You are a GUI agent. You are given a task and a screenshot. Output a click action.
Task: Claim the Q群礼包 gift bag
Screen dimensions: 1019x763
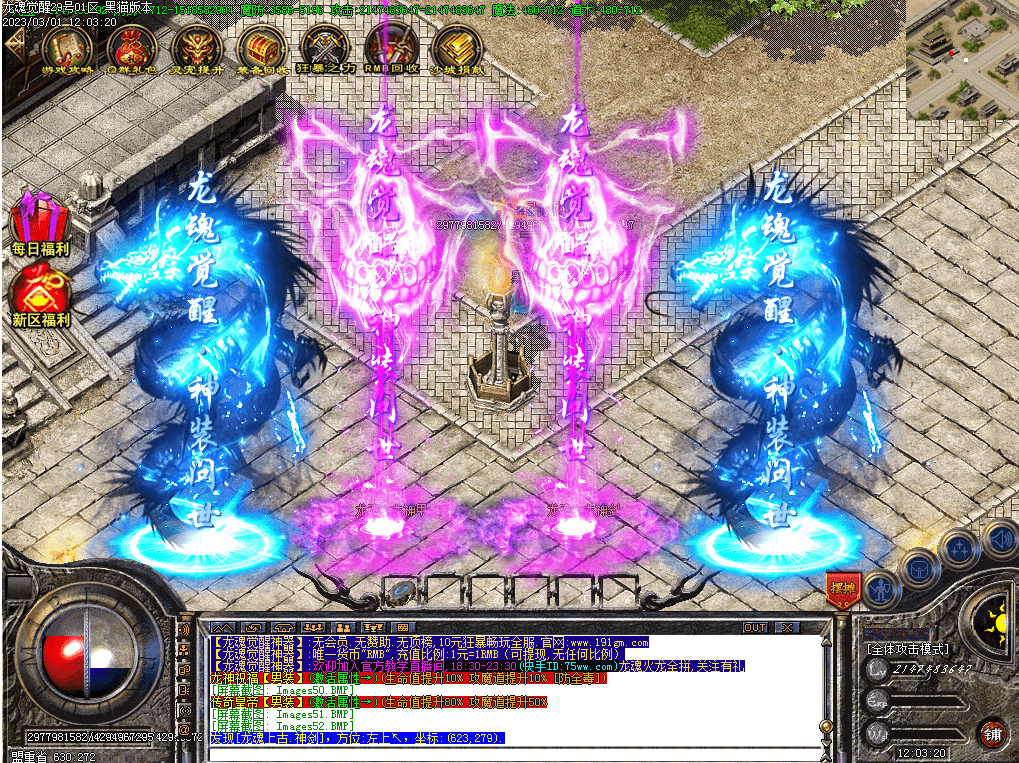pyautogui.click(x=131, y=47)
